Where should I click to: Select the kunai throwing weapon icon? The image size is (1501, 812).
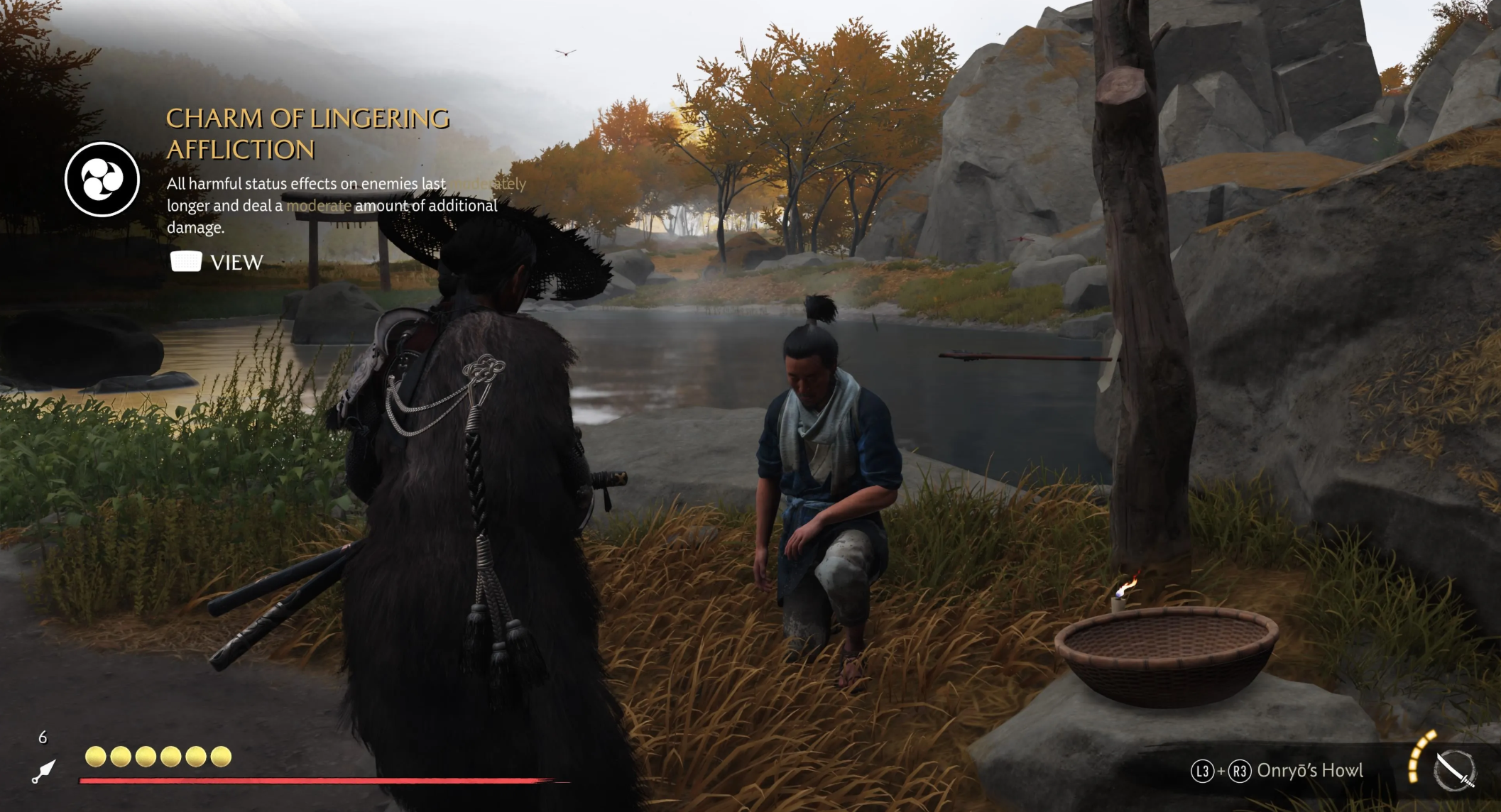point(43,772)
